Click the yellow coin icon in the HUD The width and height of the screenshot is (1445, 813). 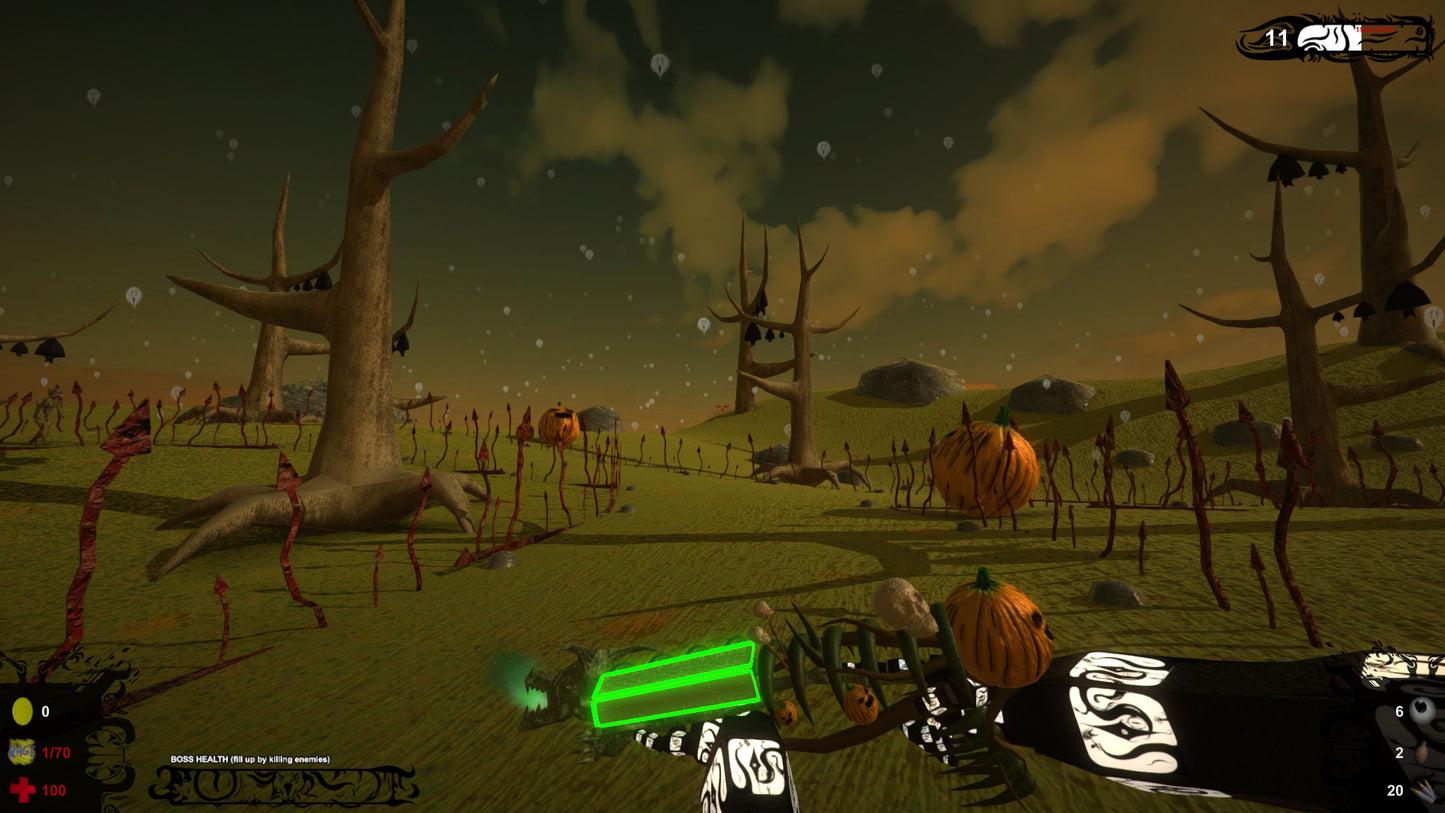pos(21,710)
